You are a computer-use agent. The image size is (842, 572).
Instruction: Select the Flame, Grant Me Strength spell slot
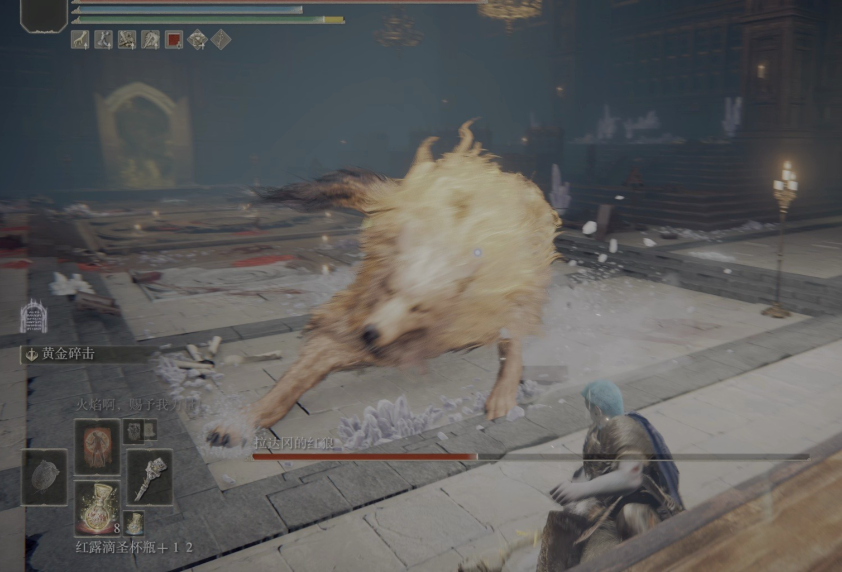pos(97,446)
